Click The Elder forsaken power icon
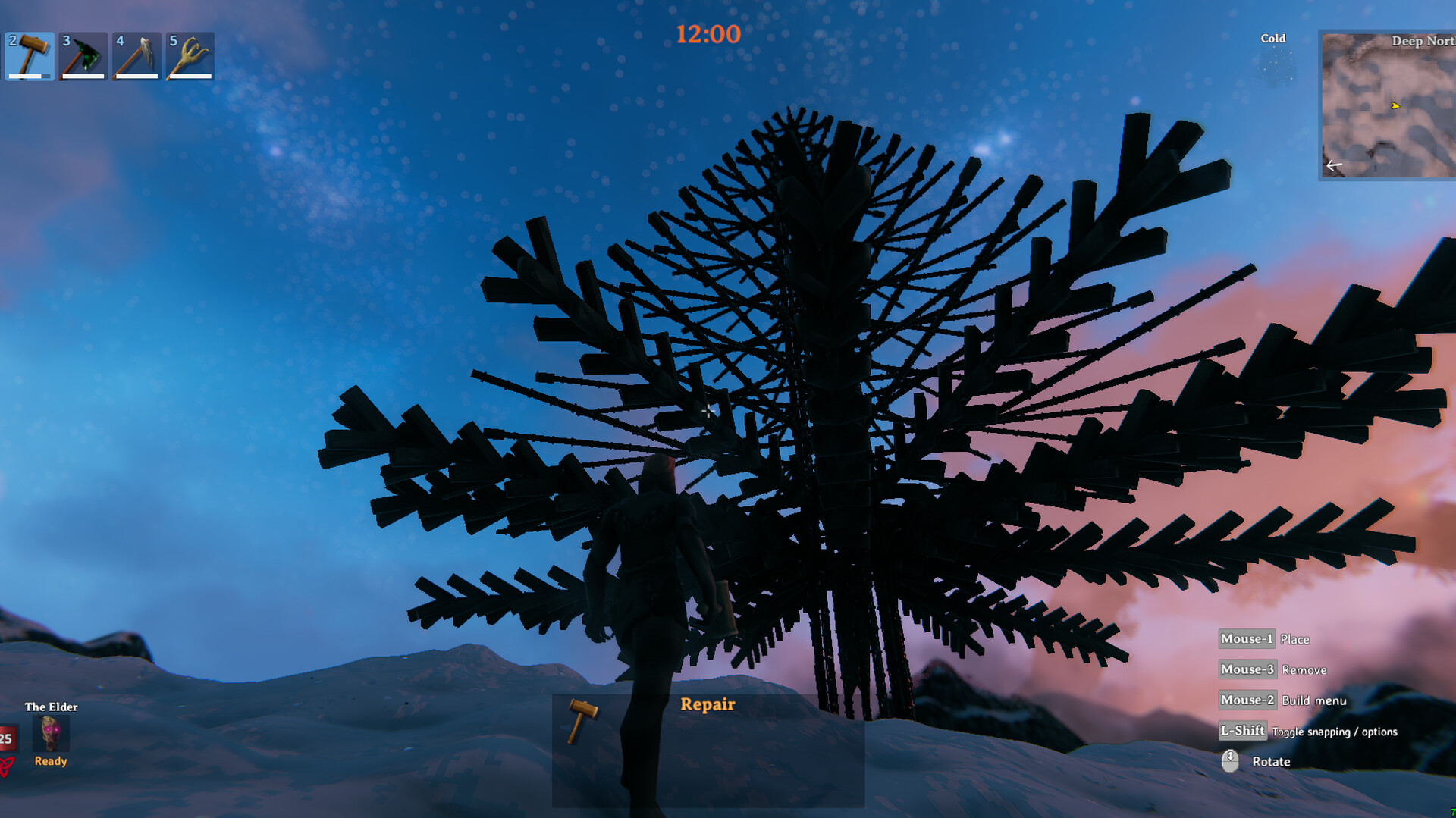 point(50,734)
